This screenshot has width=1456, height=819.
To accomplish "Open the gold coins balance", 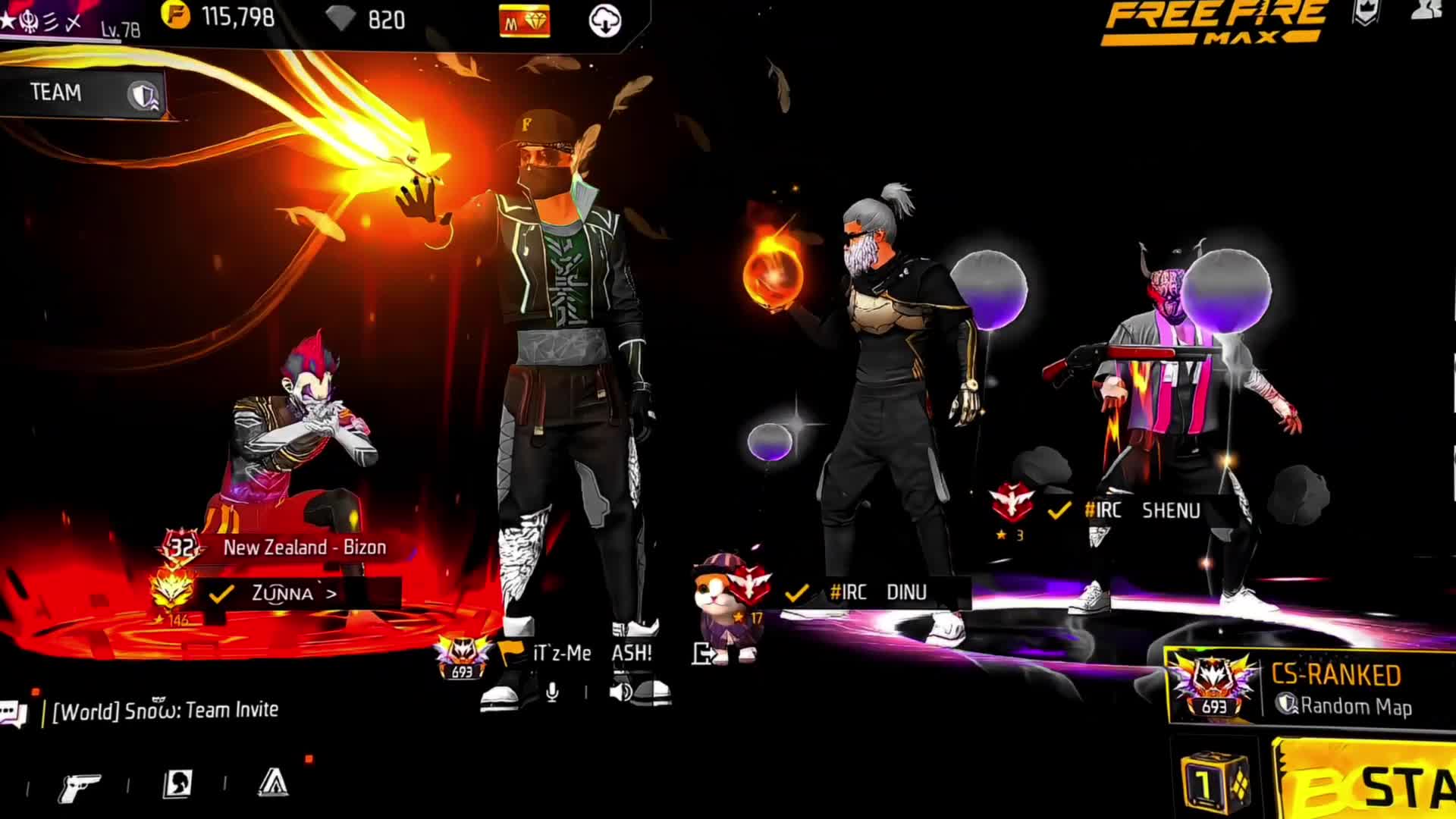I will [220, 17].
